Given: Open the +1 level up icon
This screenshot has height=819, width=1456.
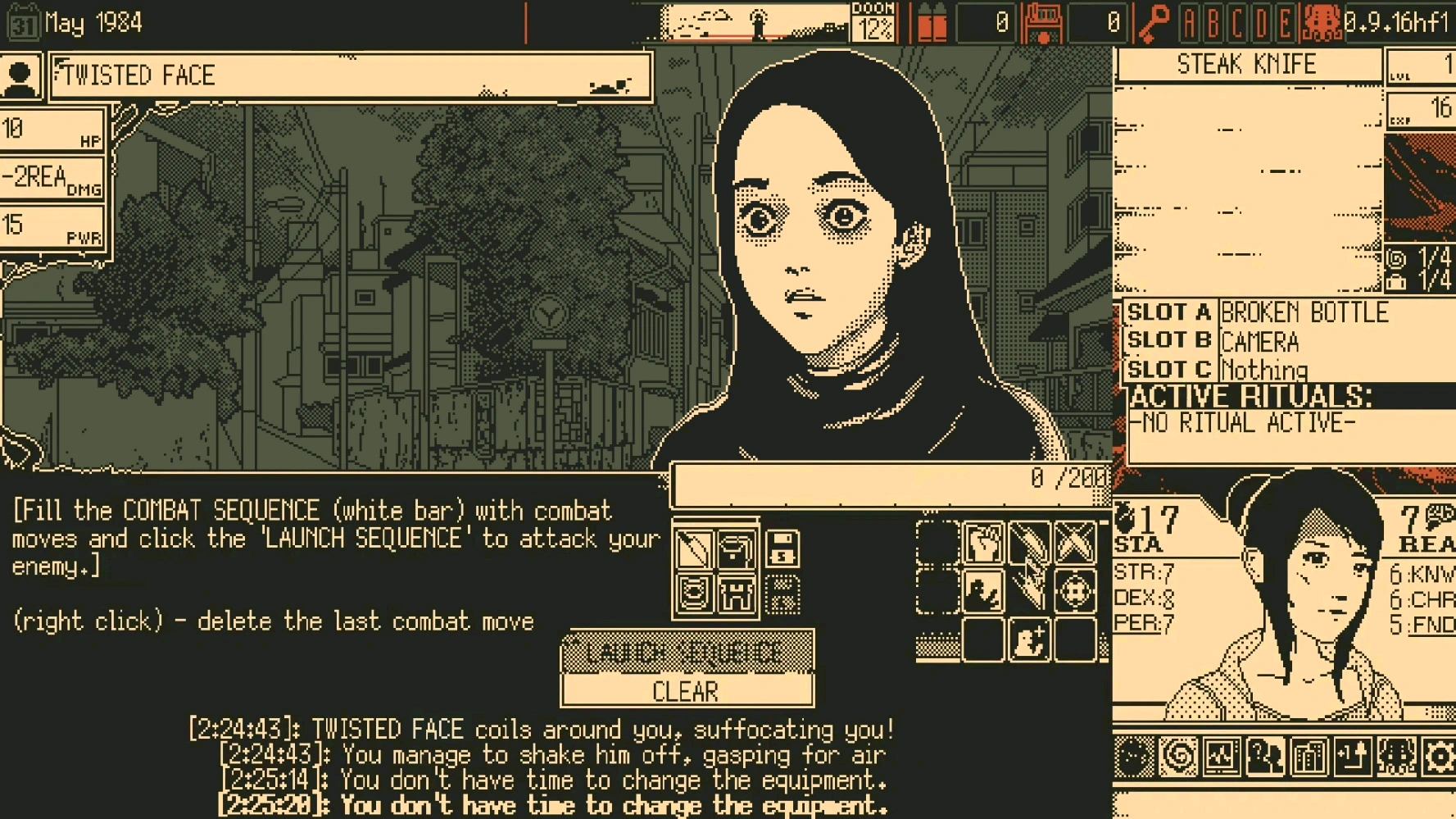Looking at the screenshot, I should 1352,757.
